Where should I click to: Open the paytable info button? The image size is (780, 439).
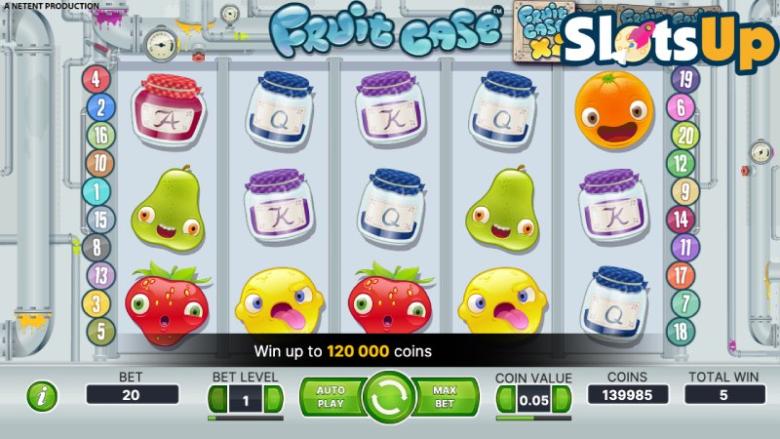[42, 396]
